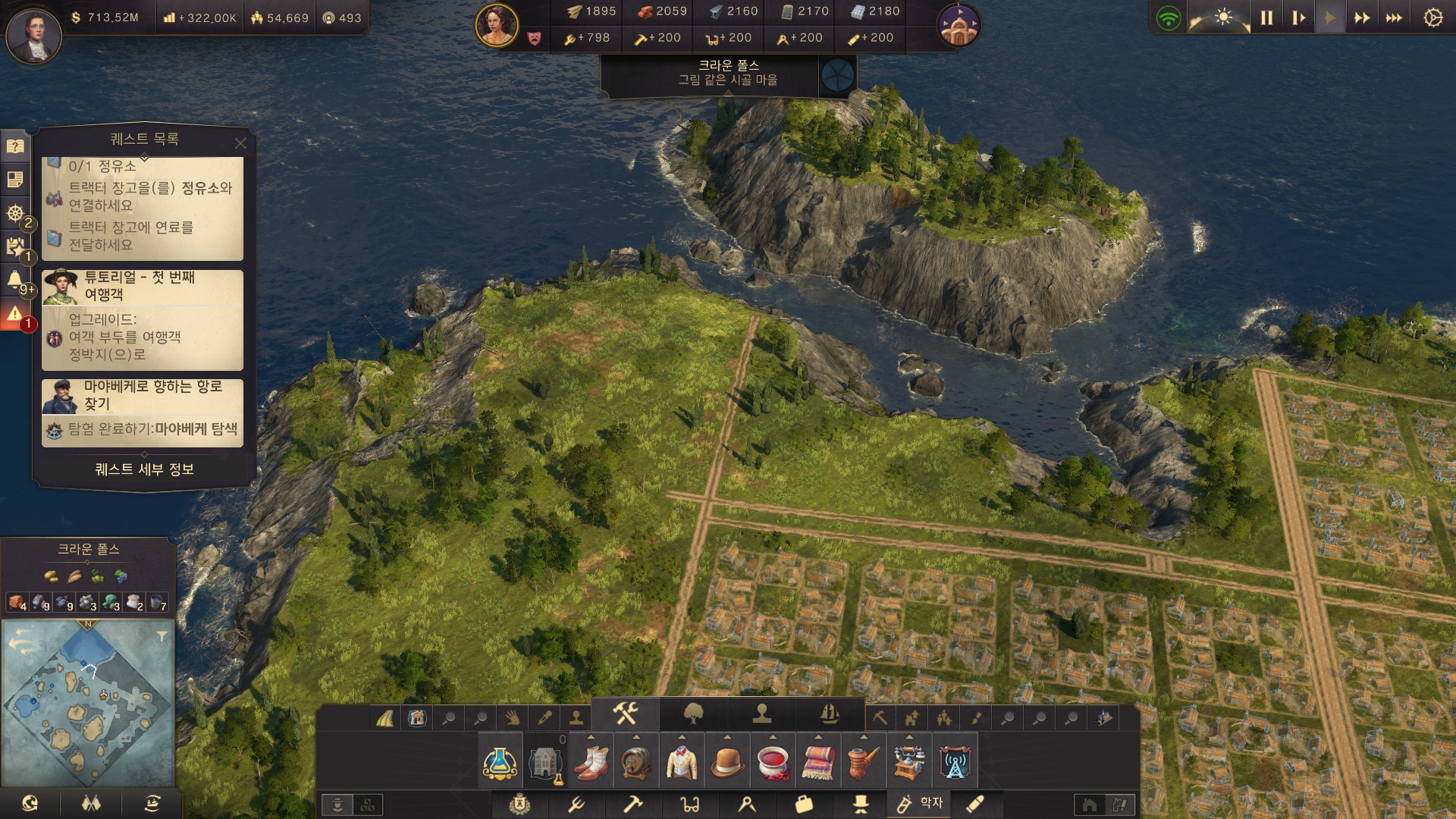Close the quest list panel
Screen dimensions: 1456x819
pos(240,143)
